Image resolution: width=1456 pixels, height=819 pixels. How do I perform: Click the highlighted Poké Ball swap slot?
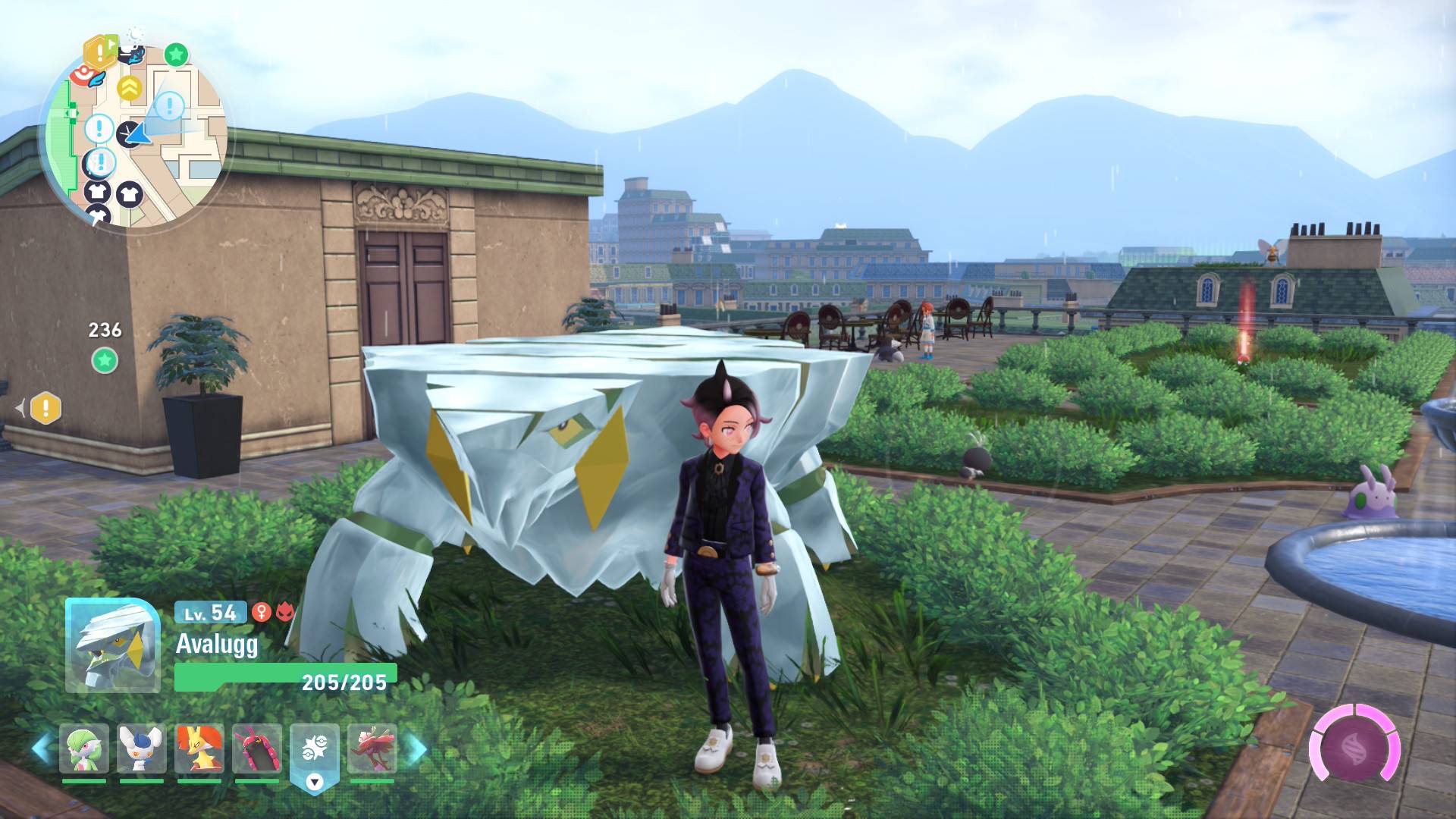tap(315, 752)
